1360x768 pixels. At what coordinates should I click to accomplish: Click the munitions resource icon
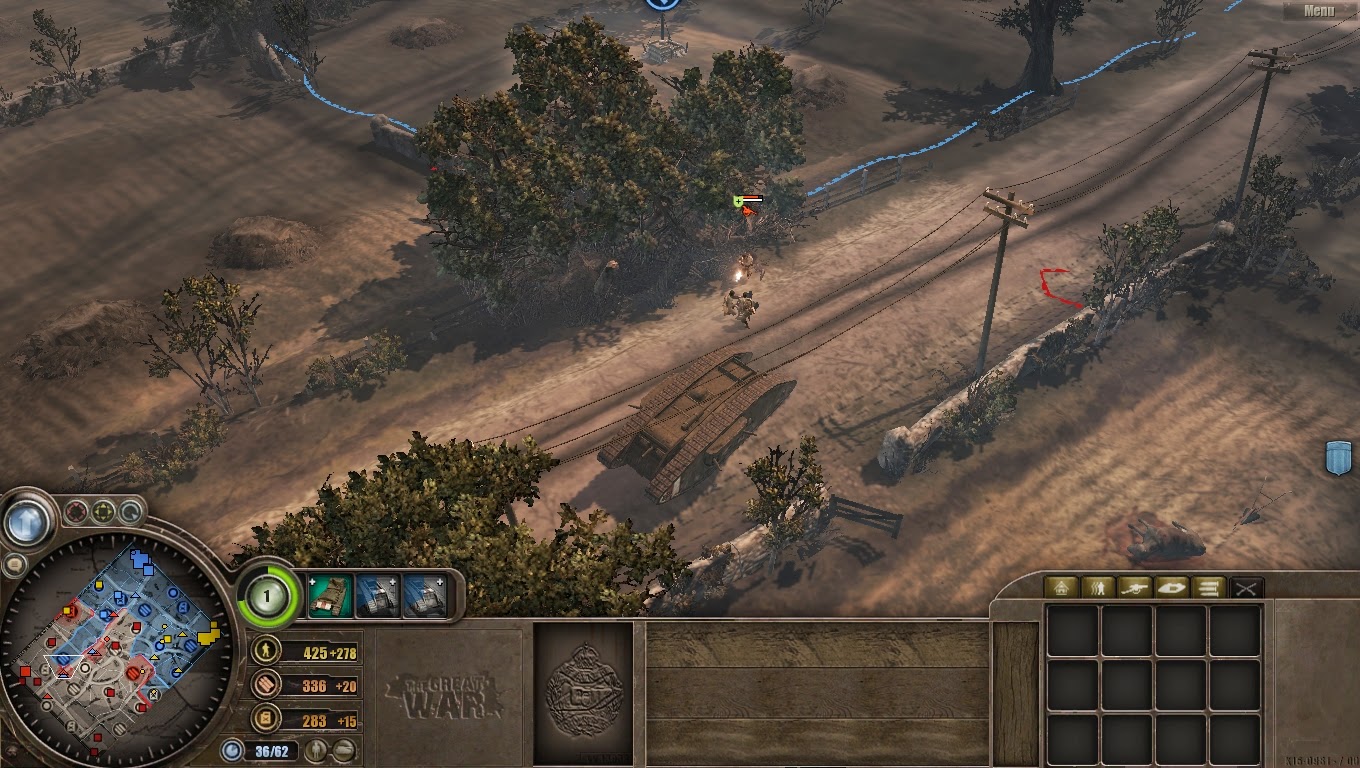pyautogui.click(x=265, y=686)
